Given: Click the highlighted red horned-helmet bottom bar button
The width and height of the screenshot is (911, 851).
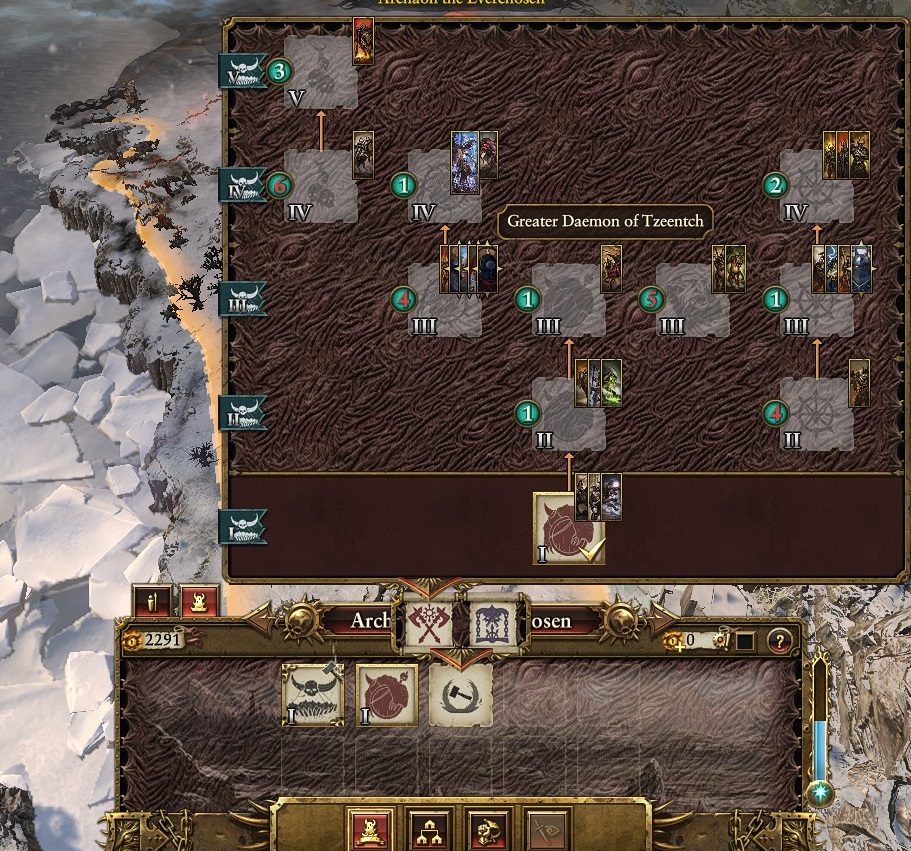Looking at the screenshot, I should click(x=369, y=828).
